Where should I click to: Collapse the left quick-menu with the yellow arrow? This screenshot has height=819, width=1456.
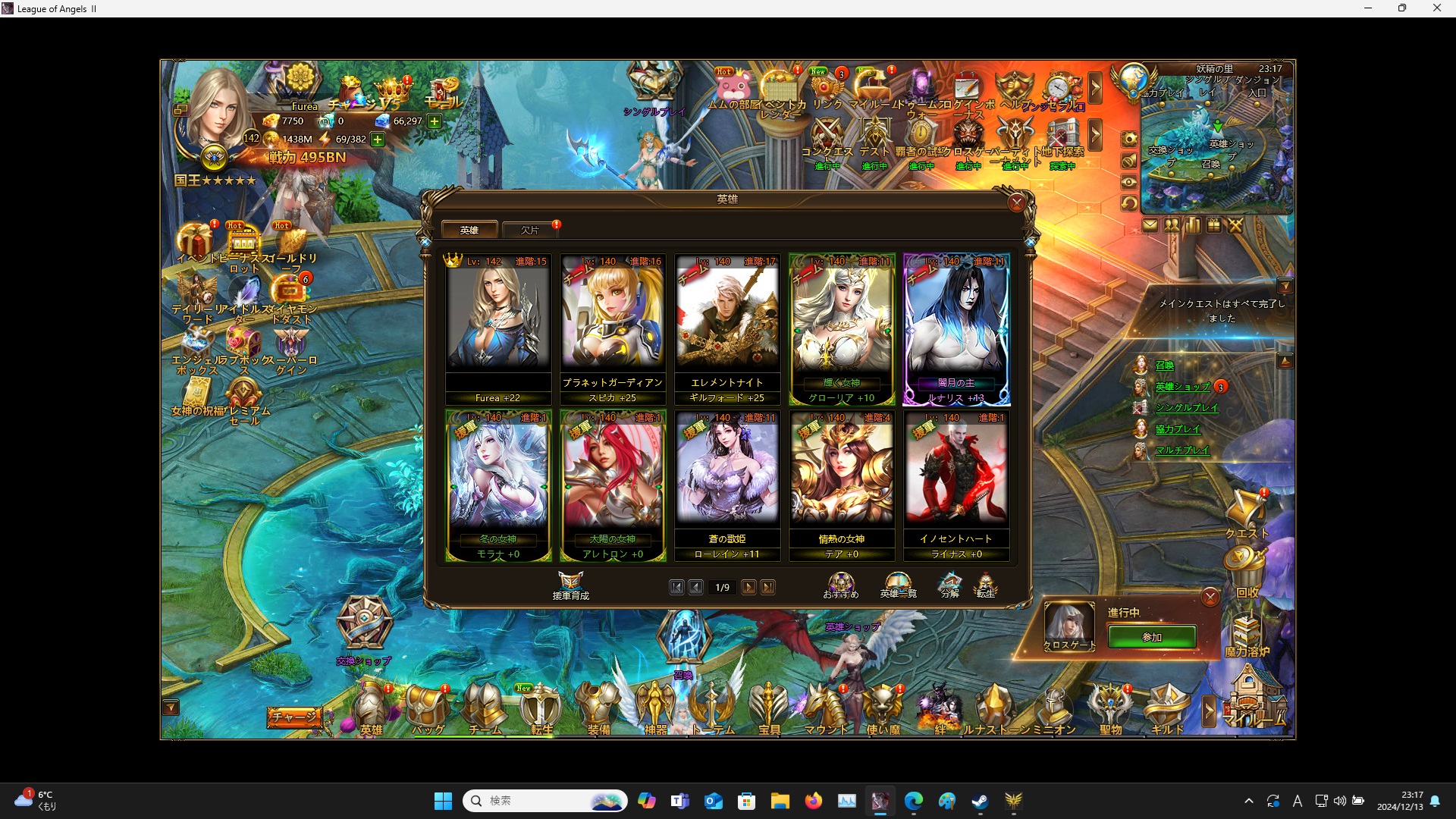coord(171,707)
